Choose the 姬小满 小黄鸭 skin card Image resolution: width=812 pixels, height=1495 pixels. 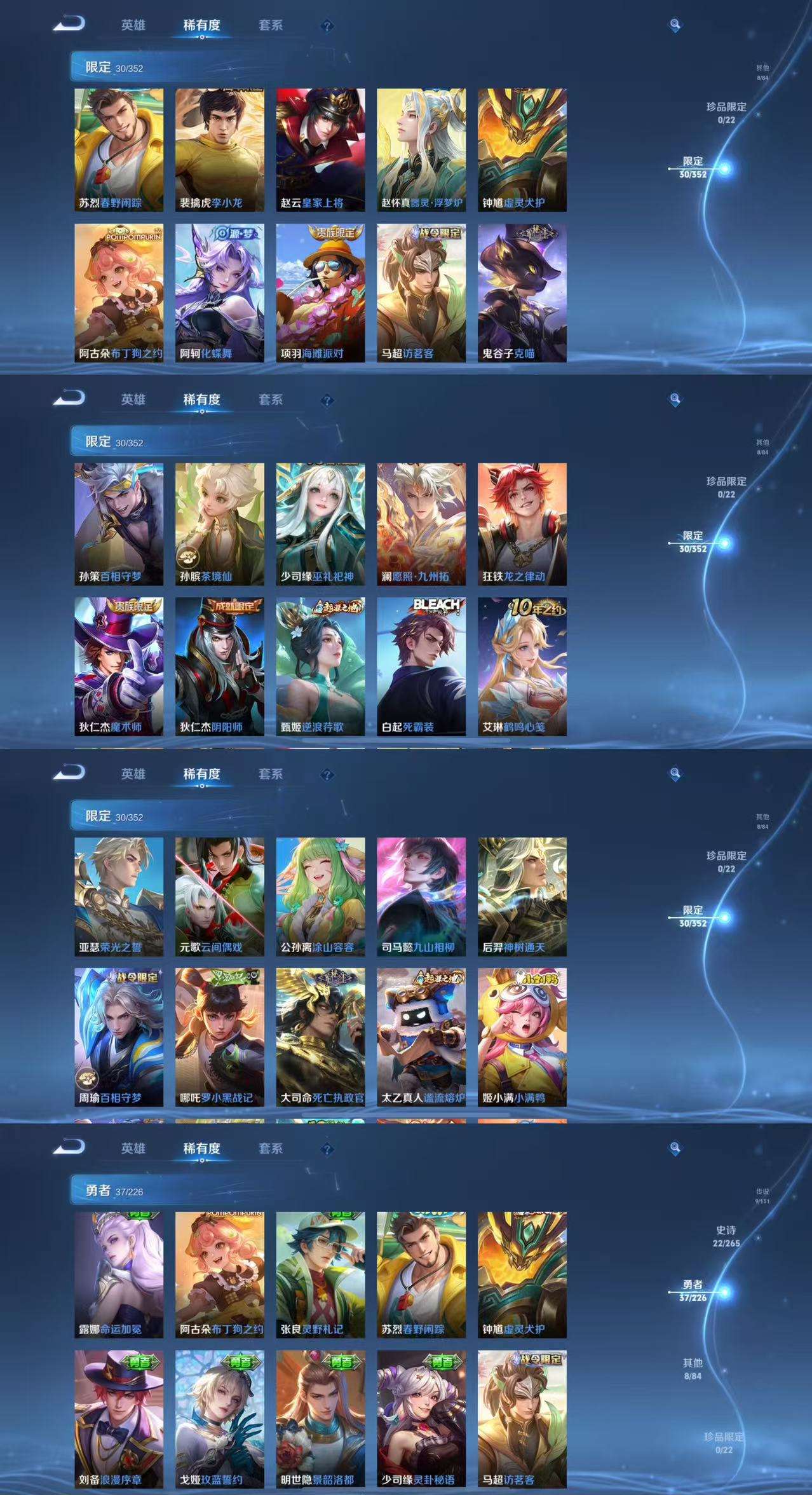[522, 1037]
